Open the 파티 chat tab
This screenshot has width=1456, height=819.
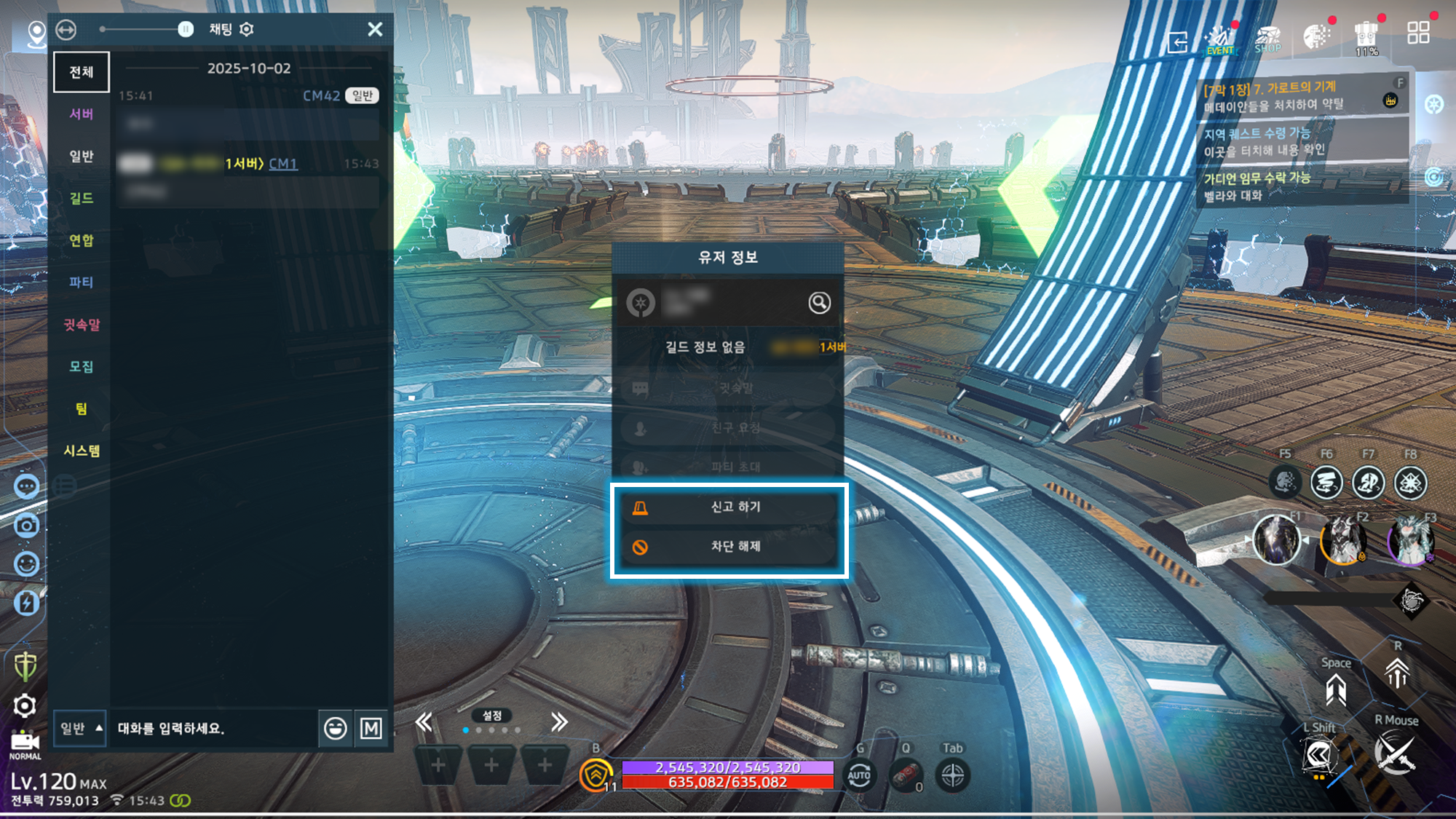[82, 282]
